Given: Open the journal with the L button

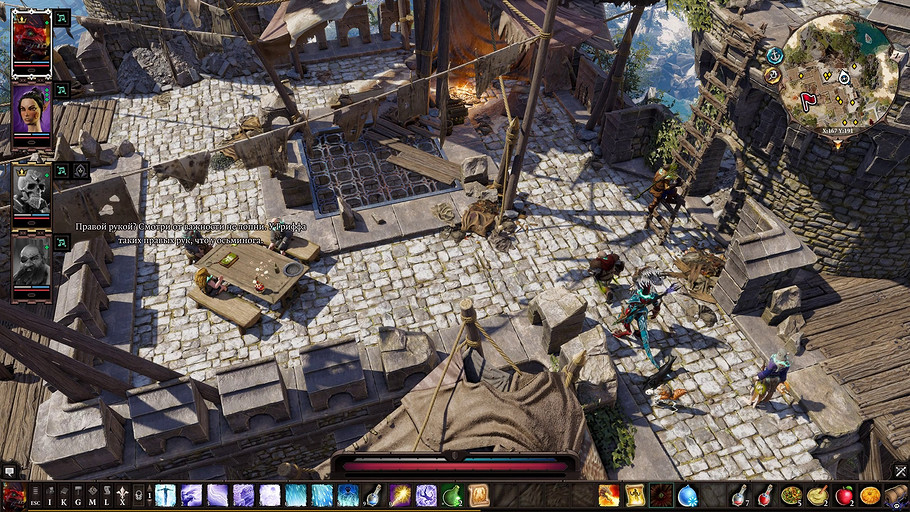Looking at the screenshot, I should coord(107,495).
